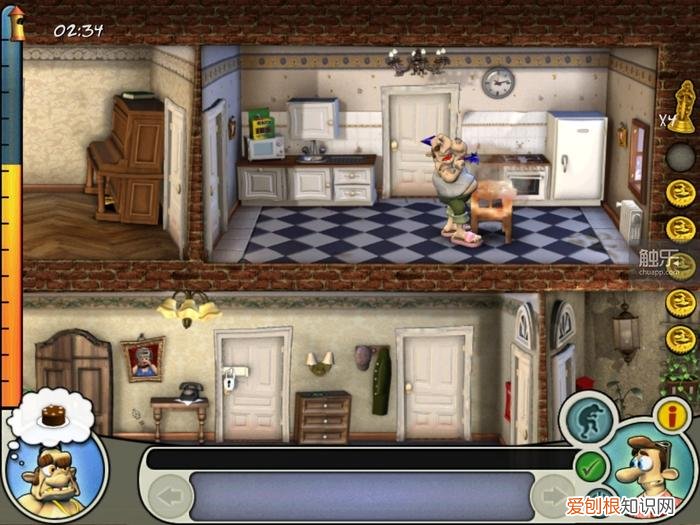Show next inventory items with right arrow
This screenshot has width=700, height=525.
tap(553, 494)
